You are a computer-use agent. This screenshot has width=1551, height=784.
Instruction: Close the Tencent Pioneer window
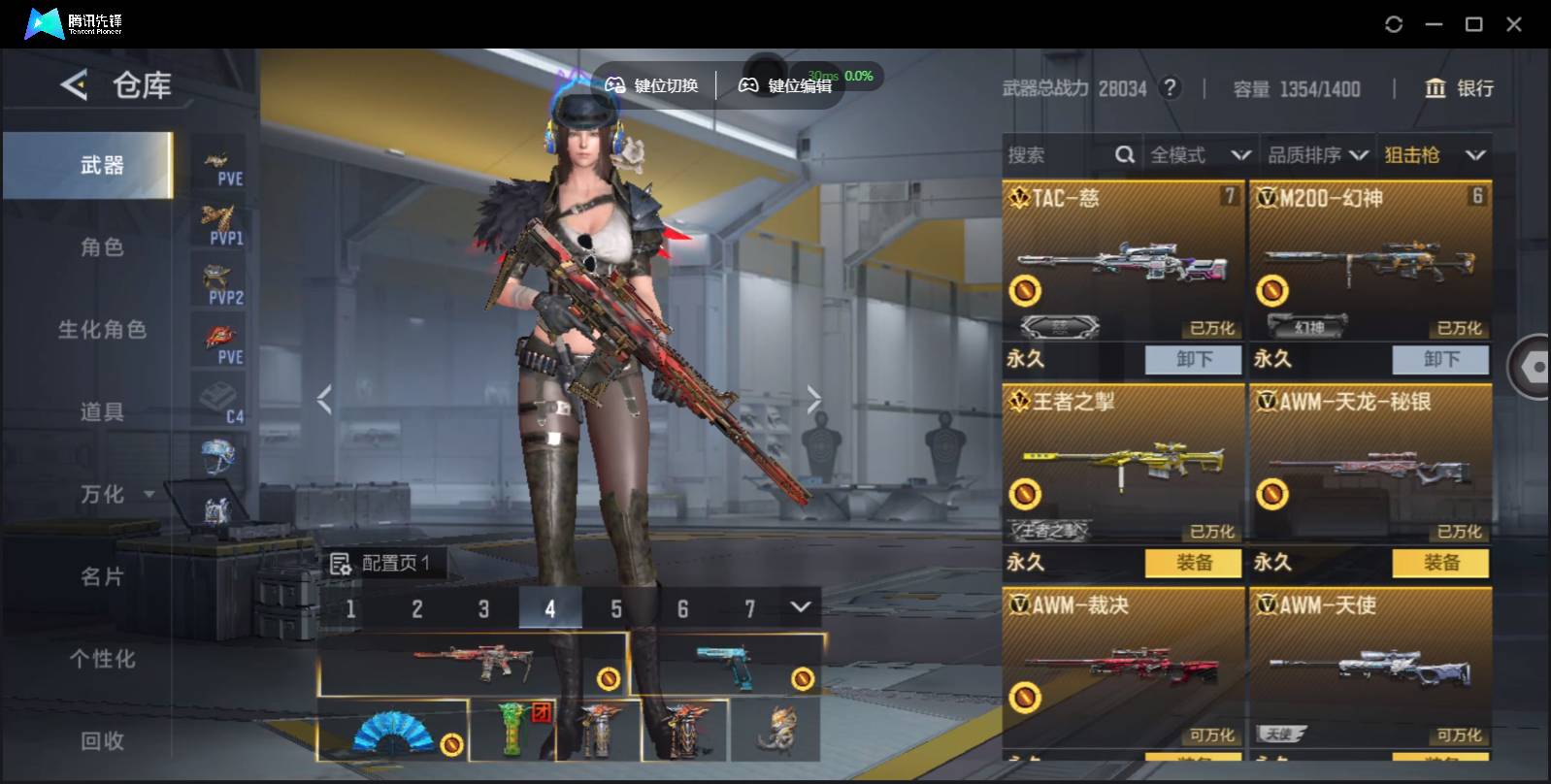pos(1513,24)
